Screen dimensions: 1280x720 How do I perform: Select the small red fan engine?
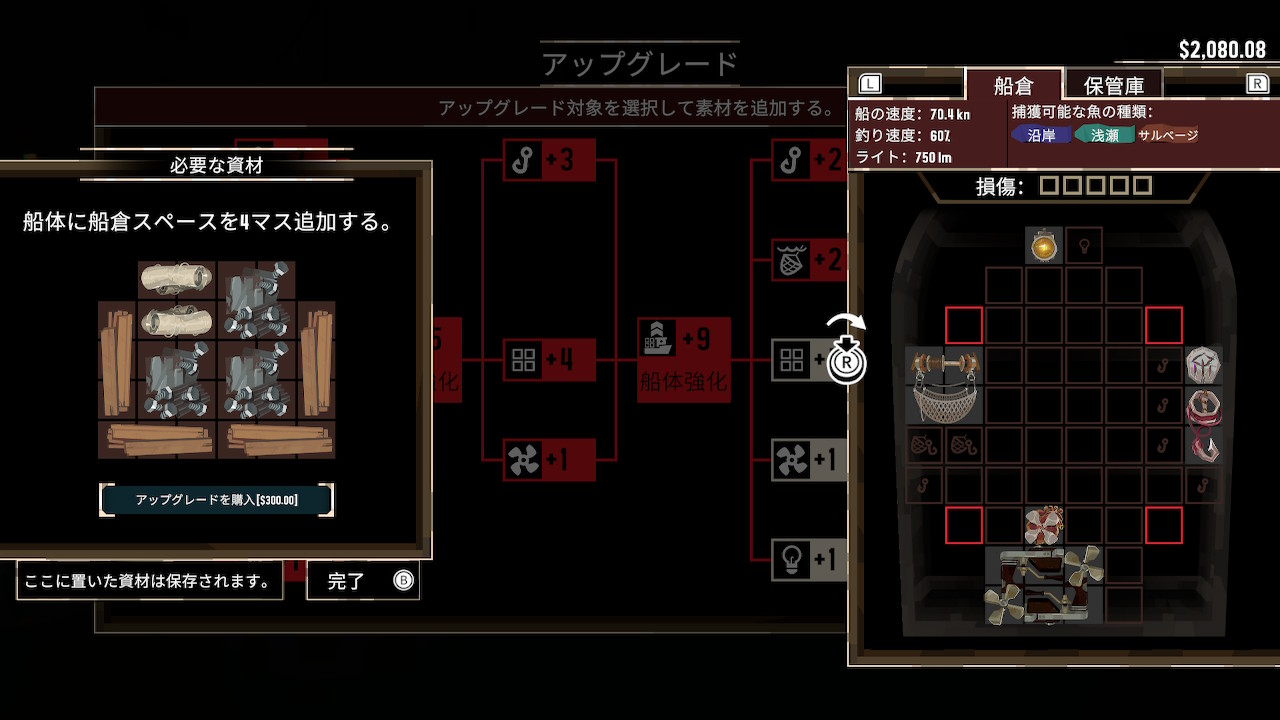click(1044, 525)
